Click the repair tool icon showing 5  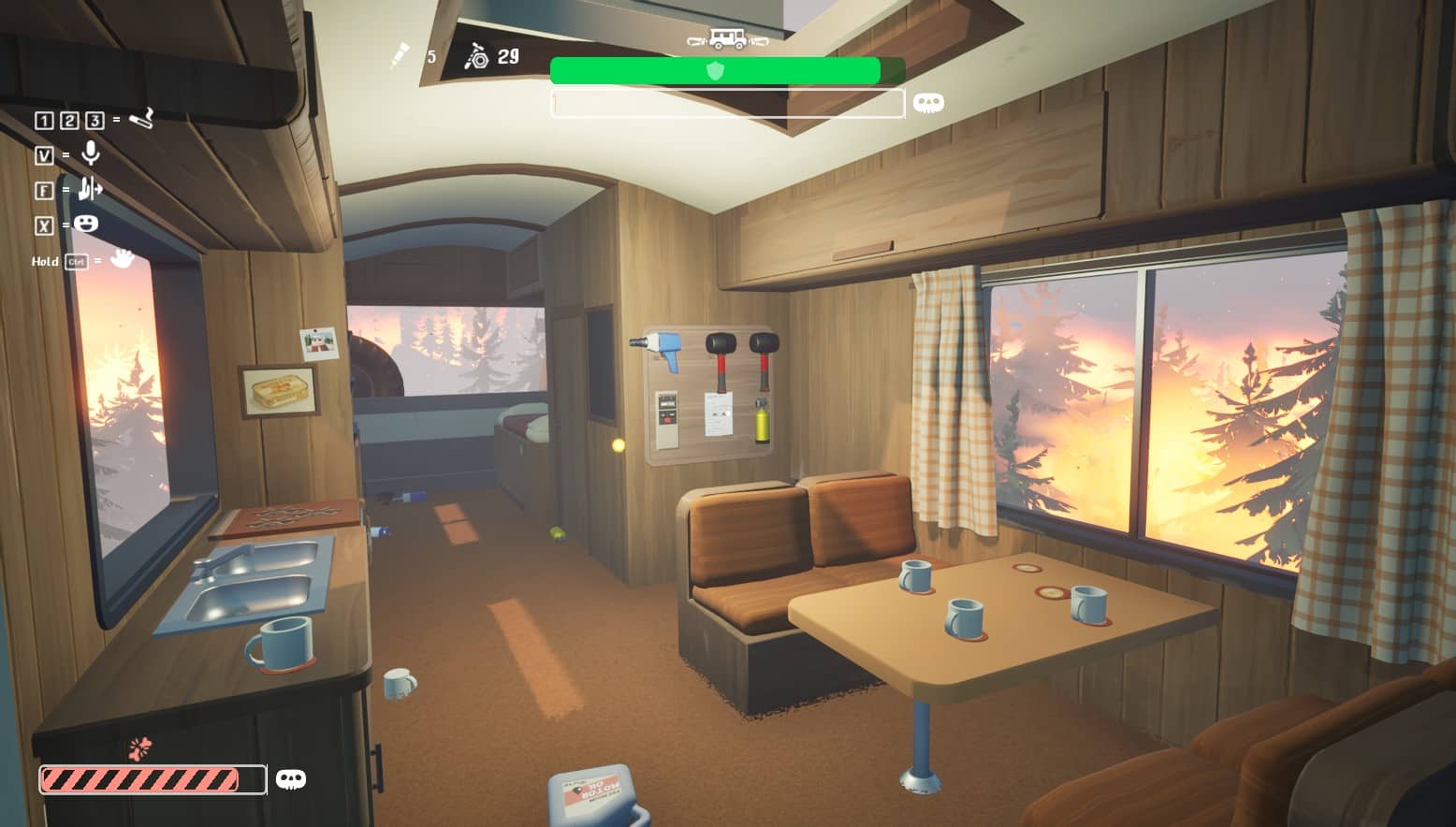coord(400,55)
